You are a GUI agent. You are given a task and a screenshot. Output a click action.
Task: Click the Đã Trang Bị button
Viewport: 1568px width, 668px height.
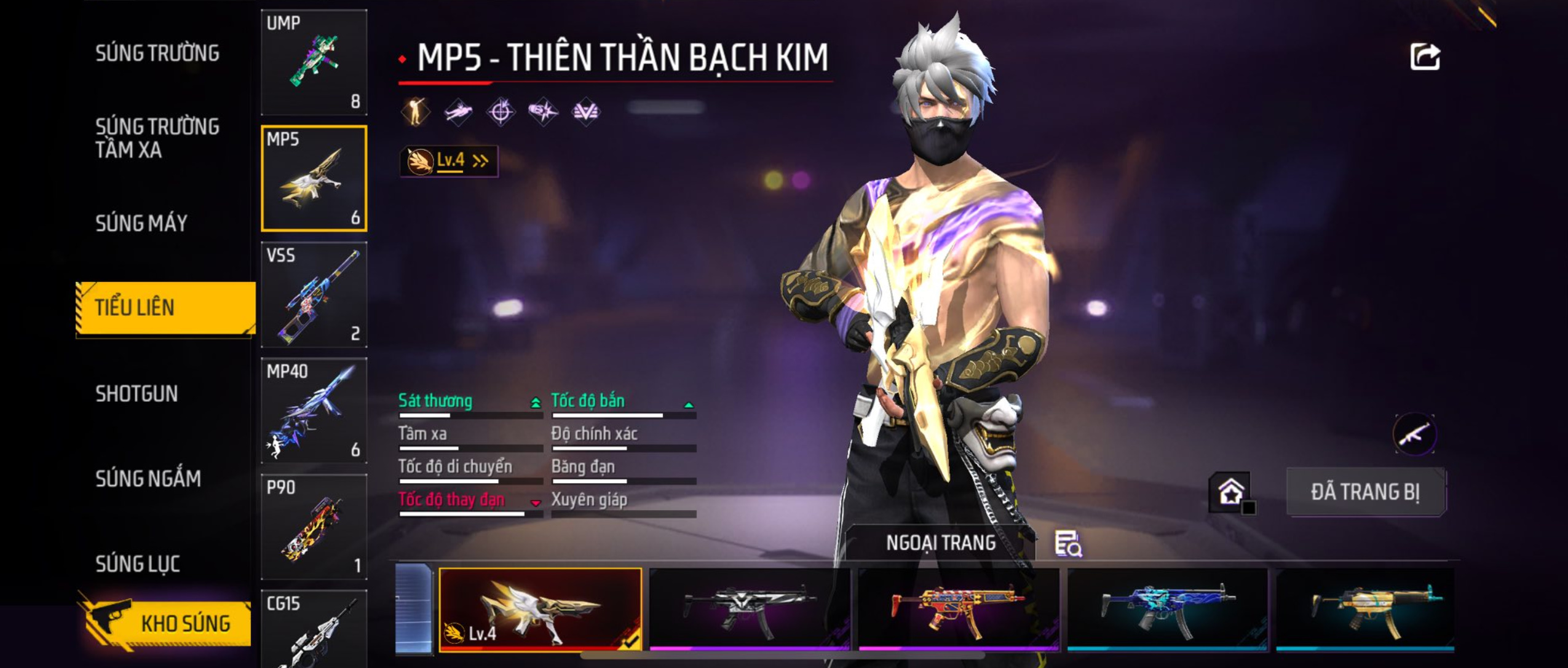1365,492
